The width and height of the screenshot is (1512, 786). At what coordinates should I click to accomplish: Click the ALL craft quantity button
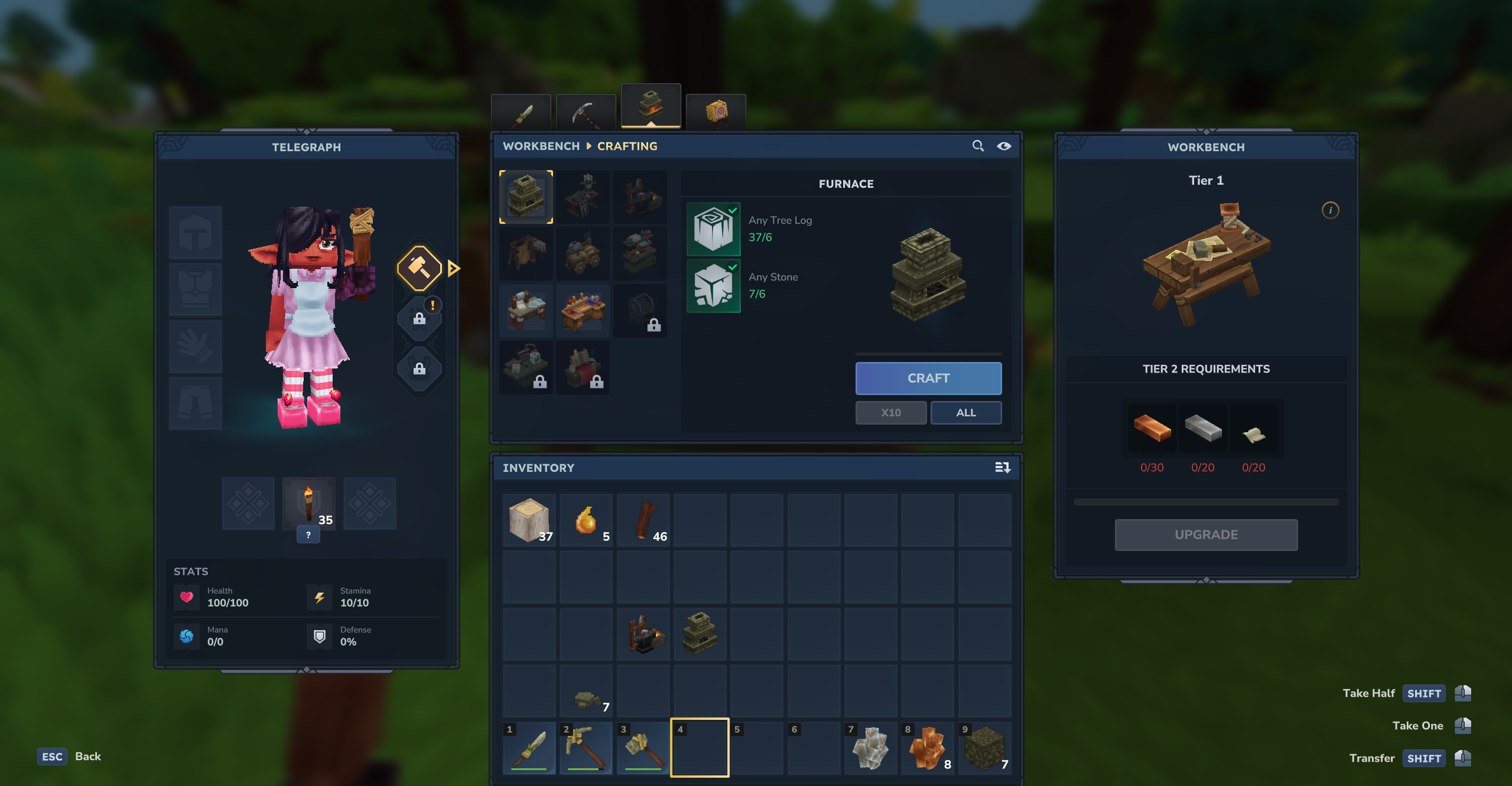pos(965,413)
